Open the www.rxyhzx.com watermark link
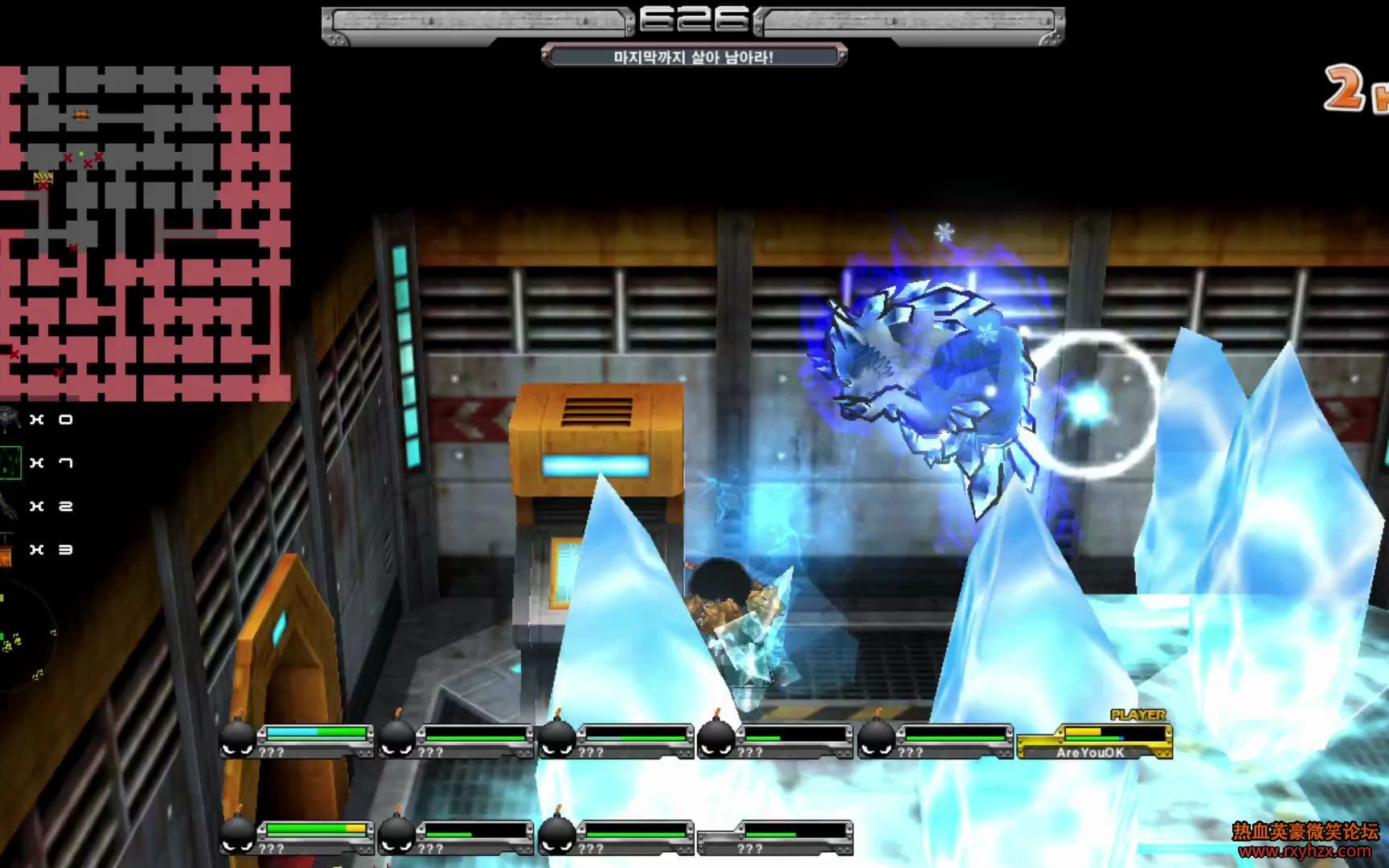Viewport: 1389px width, 868px height. (1305, 851)
